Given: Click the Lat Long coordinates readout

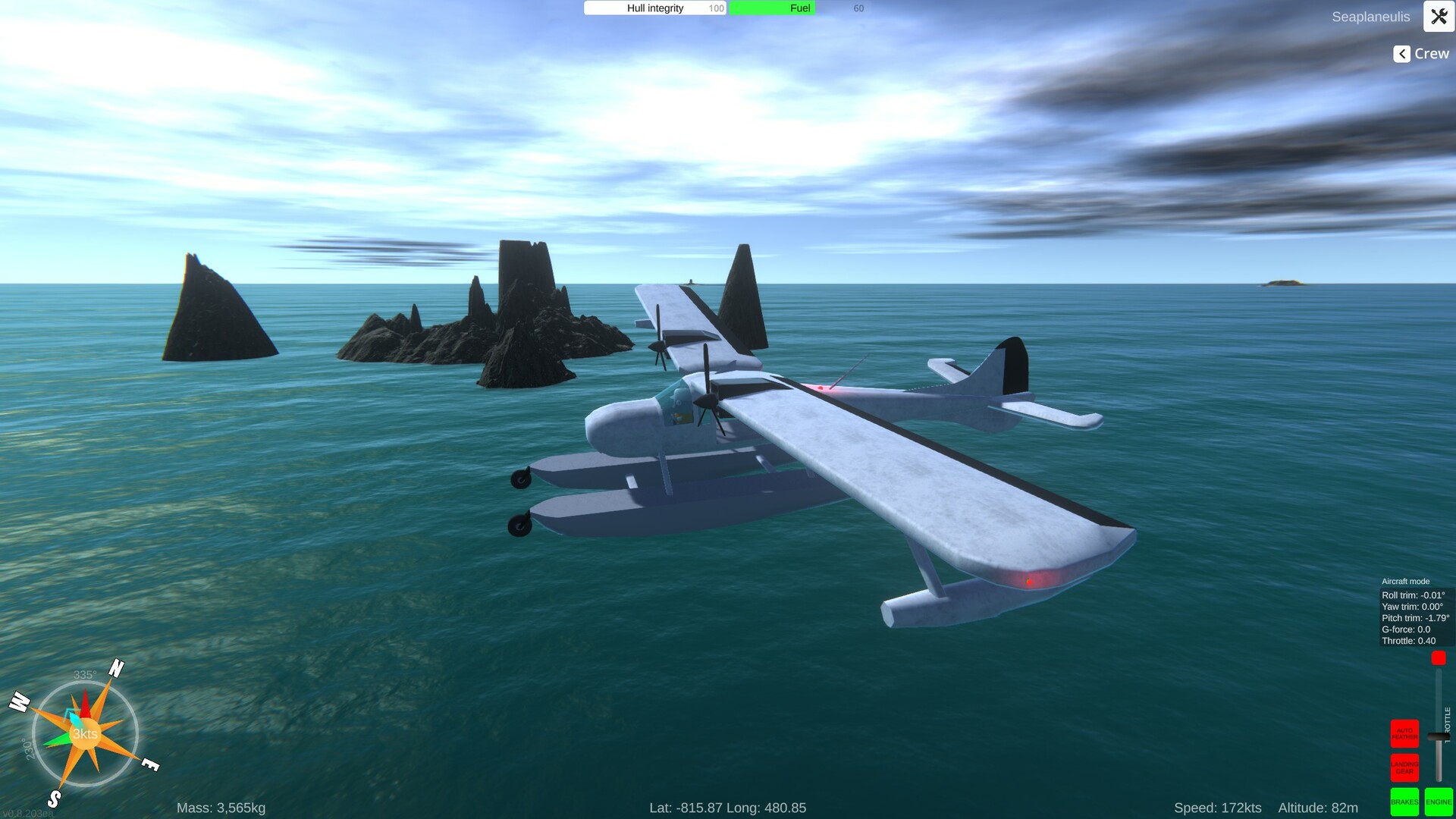Looking at the screenshot, I should [x=728, y=808].
